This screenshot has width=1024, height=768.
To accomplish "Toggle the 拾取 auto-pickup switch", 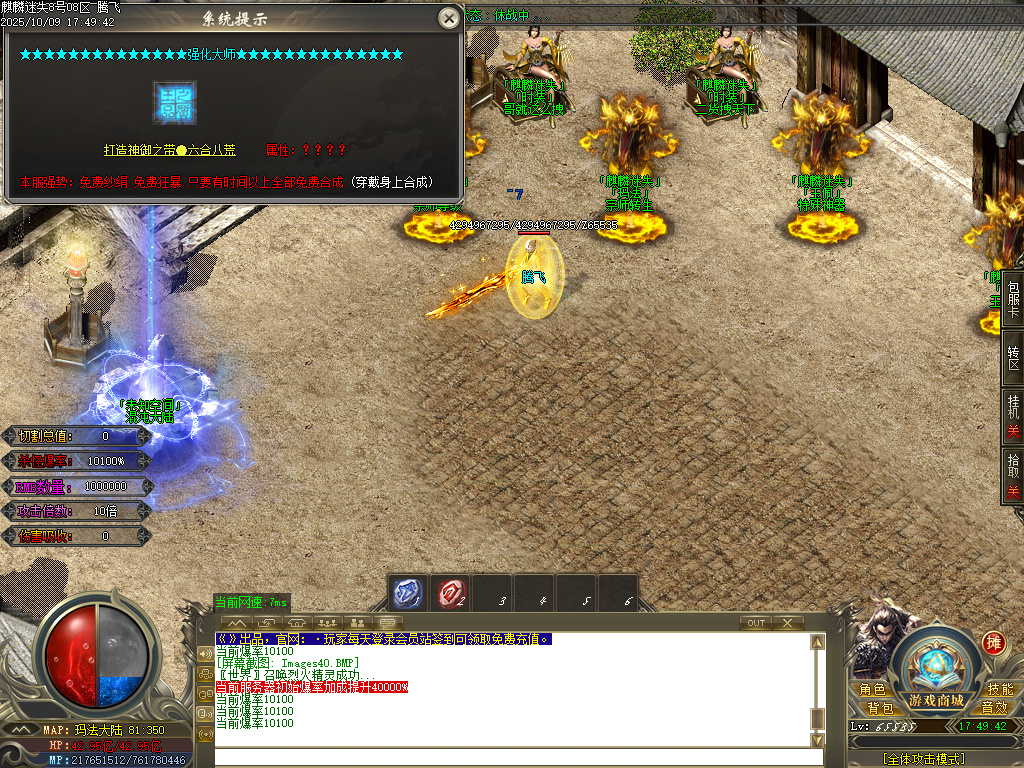I will click(x=1013, y=476).
